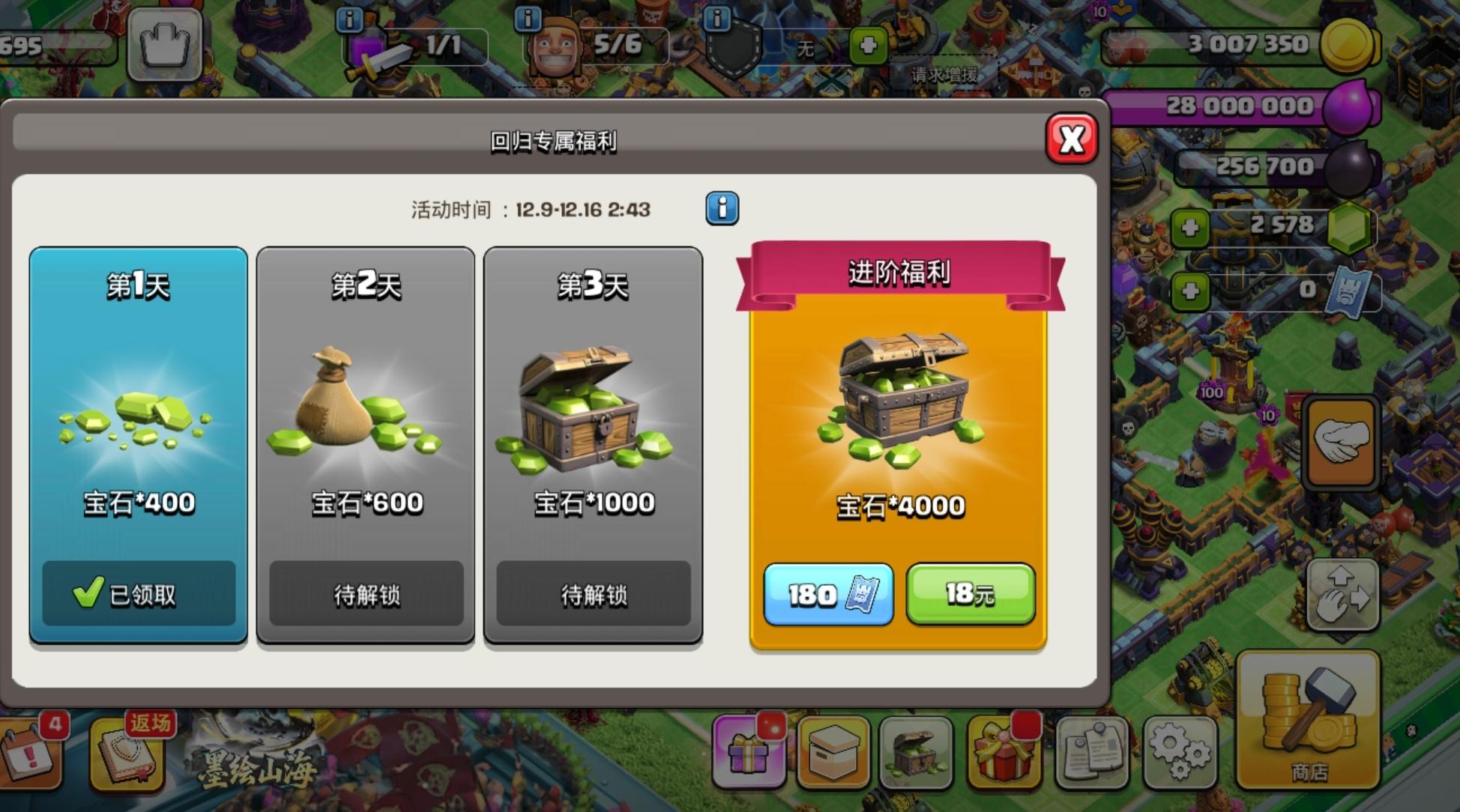View the collected 已领取 day 1 reward
The height and width of the screenshot is (812, 1460).
pyautogui.click(x=138, y=592)
